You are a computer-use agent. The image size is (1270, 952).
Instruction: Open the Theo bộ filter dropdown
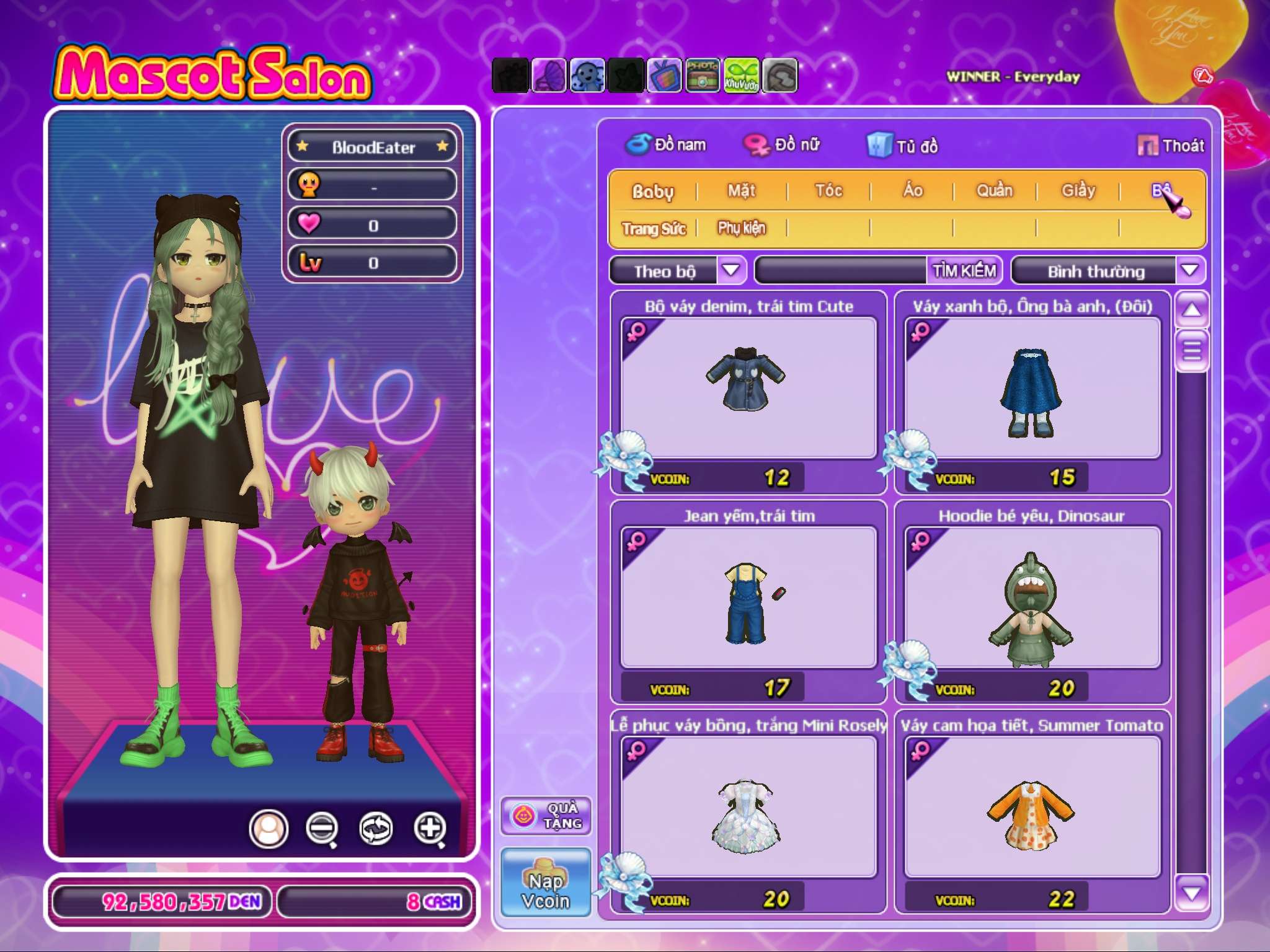tap(731, 270)
